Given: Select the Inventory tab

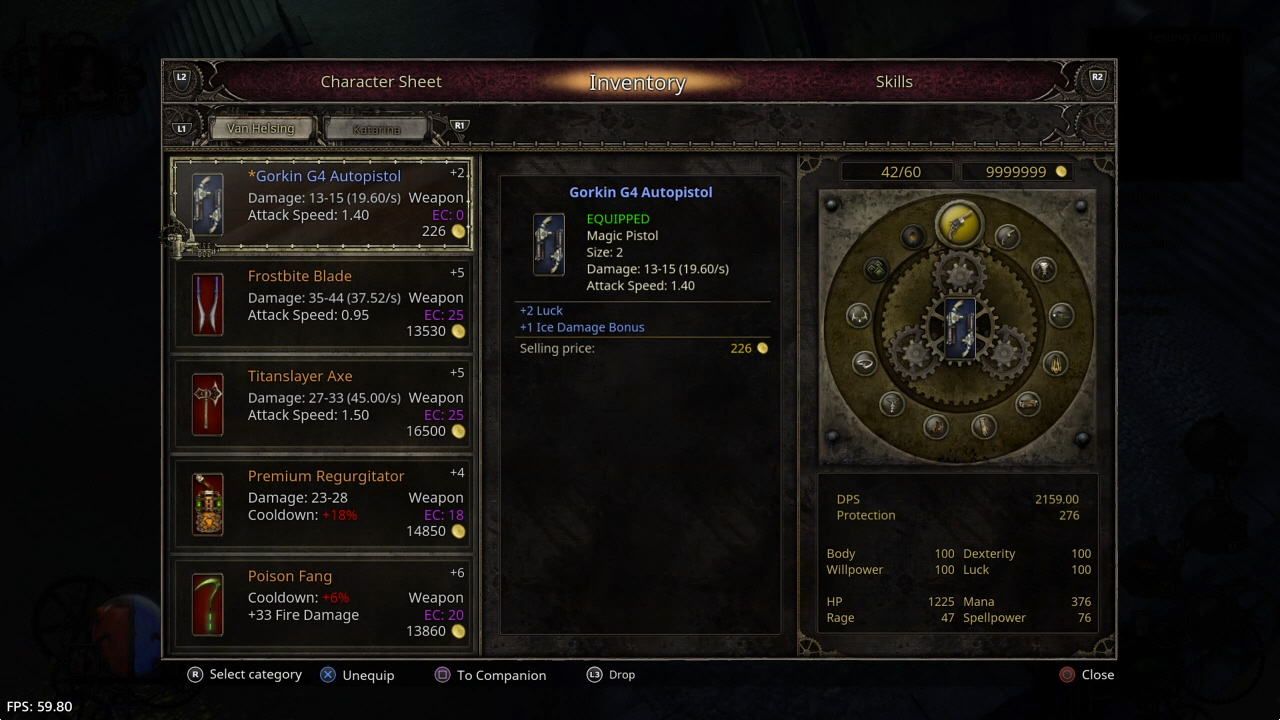Looking at the screenshot, I should (637, 83).
